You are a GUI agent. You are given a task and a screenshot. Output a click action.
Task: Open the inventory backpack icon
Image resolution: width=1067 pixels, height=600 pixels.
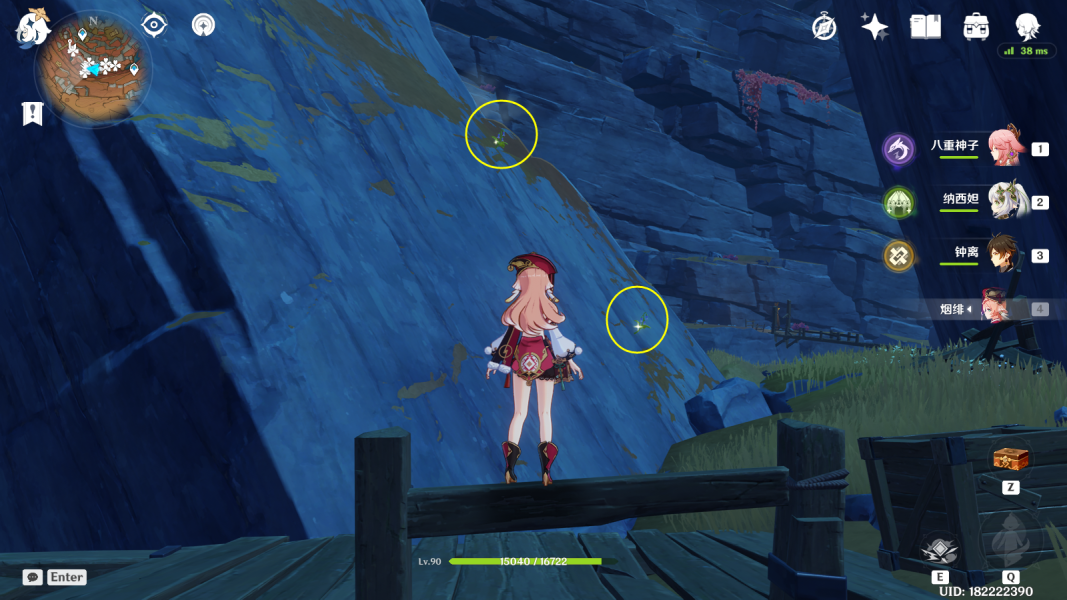coord(976,27)
